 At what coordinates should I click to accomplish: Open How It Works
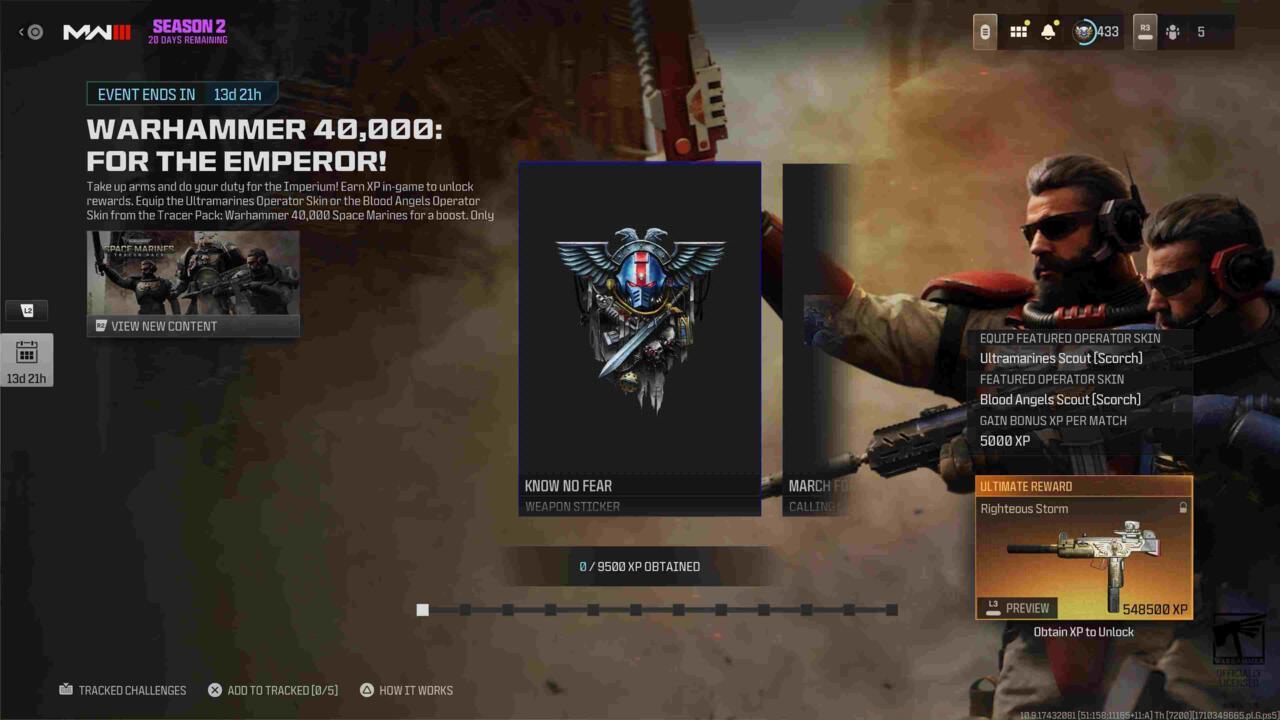(x=406, y=690)
